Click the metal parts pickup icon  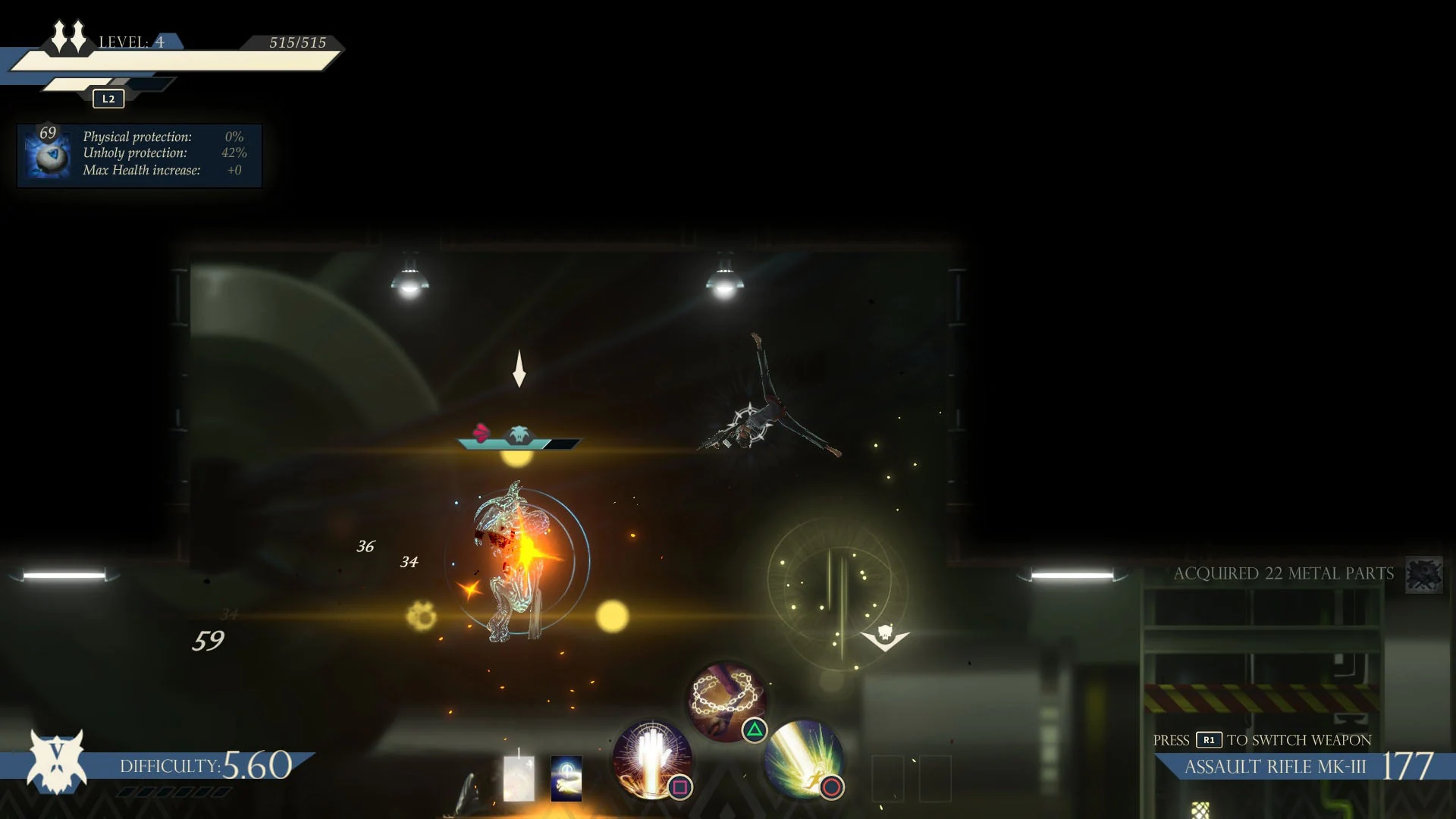[1424, 575]
